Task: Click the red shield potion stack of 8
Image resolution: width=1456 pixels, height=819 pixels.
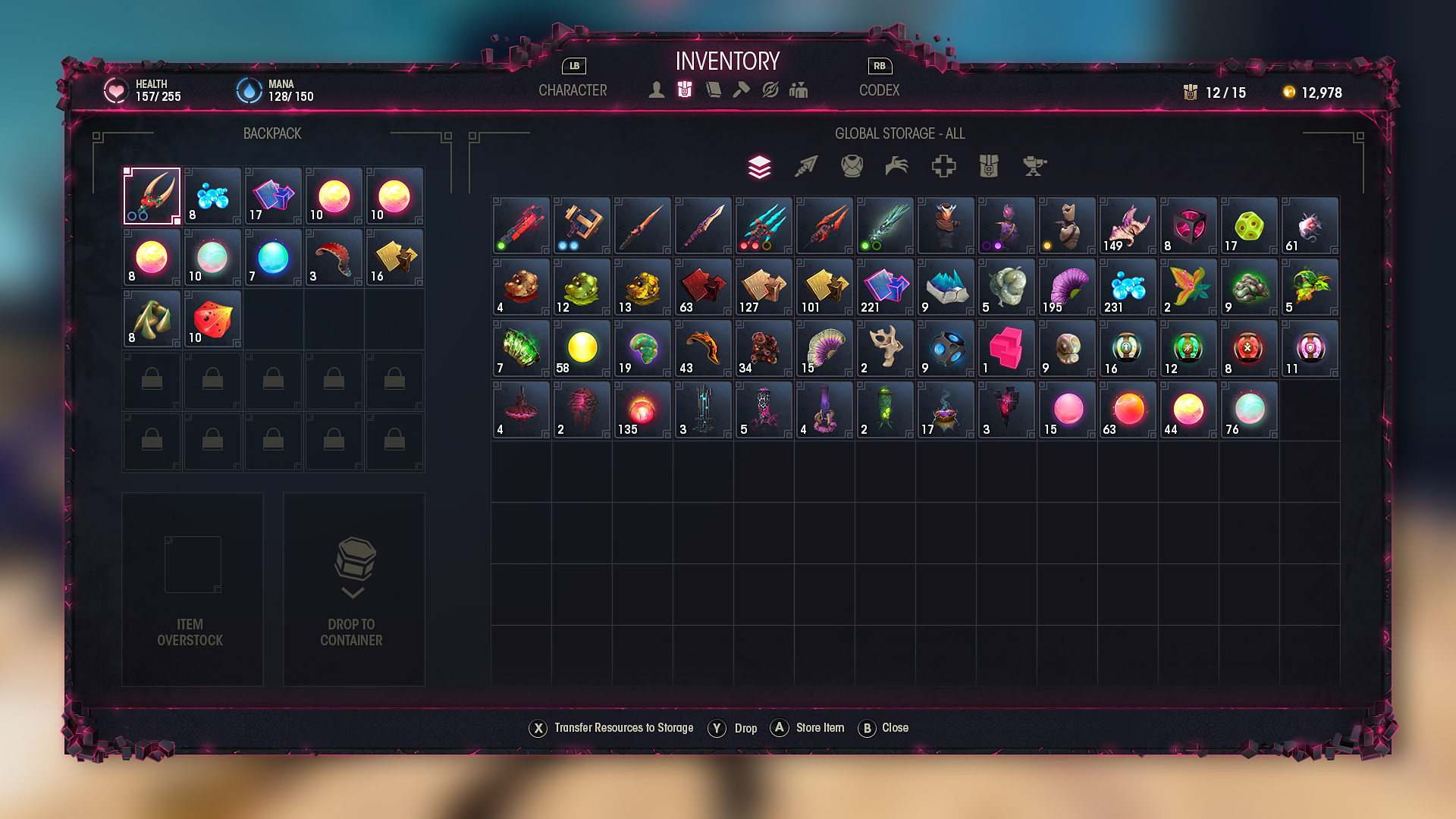Action: pos(1249,349)
